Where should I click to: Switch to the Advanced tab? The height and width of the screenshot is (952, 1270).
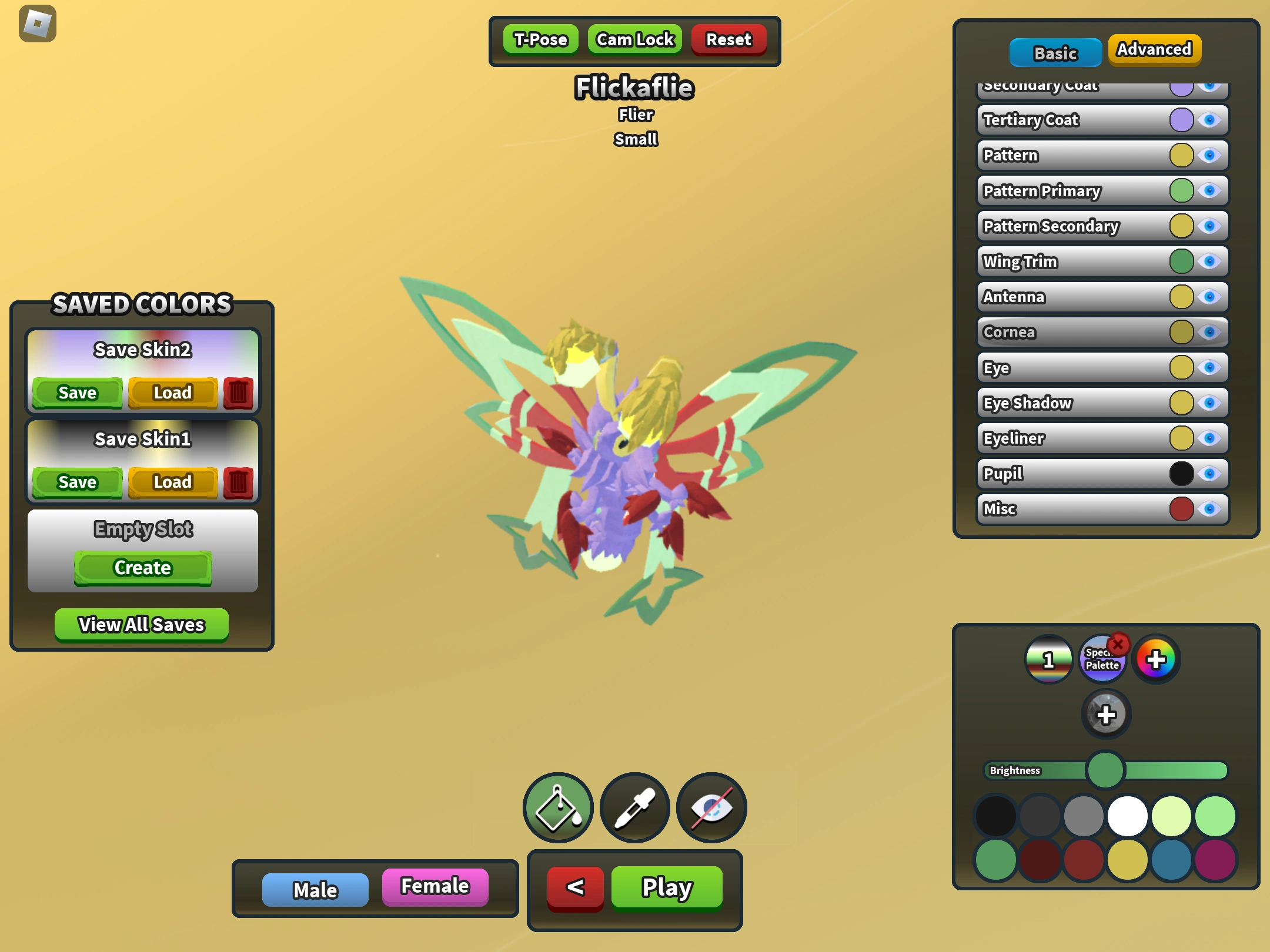click(x=1154, y=50)
